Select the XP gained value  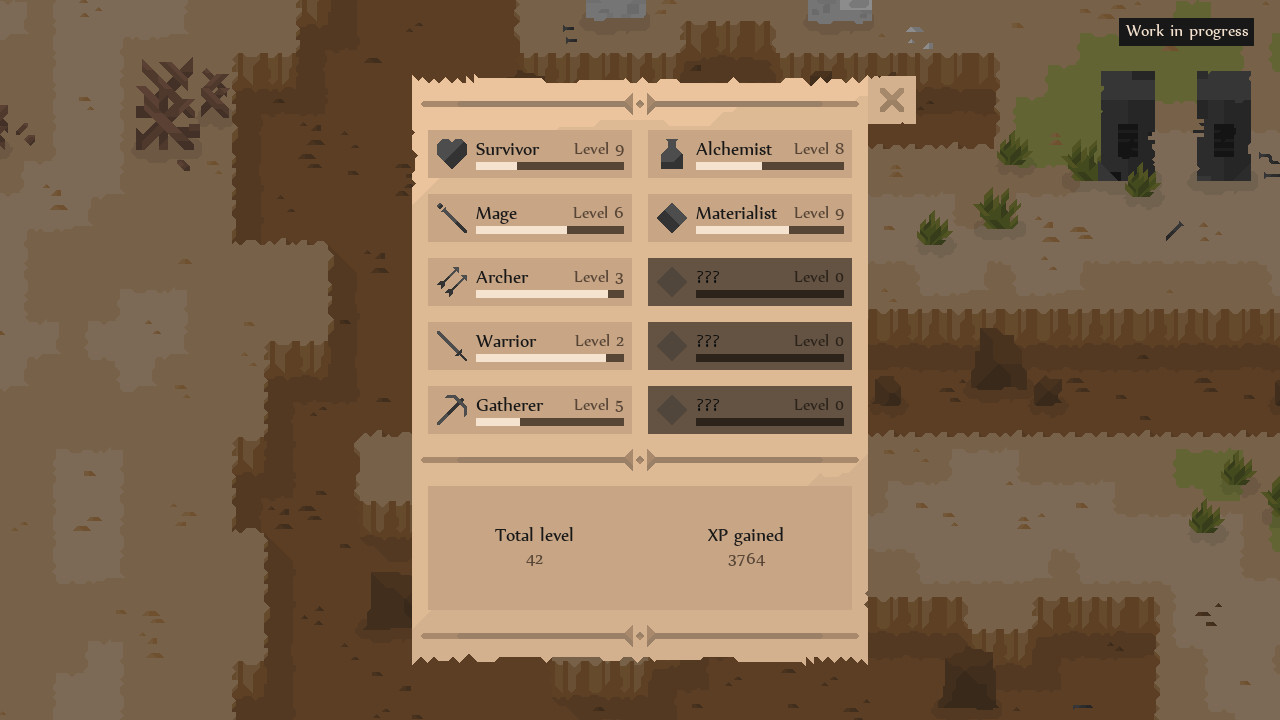click(x=746, y=559)
